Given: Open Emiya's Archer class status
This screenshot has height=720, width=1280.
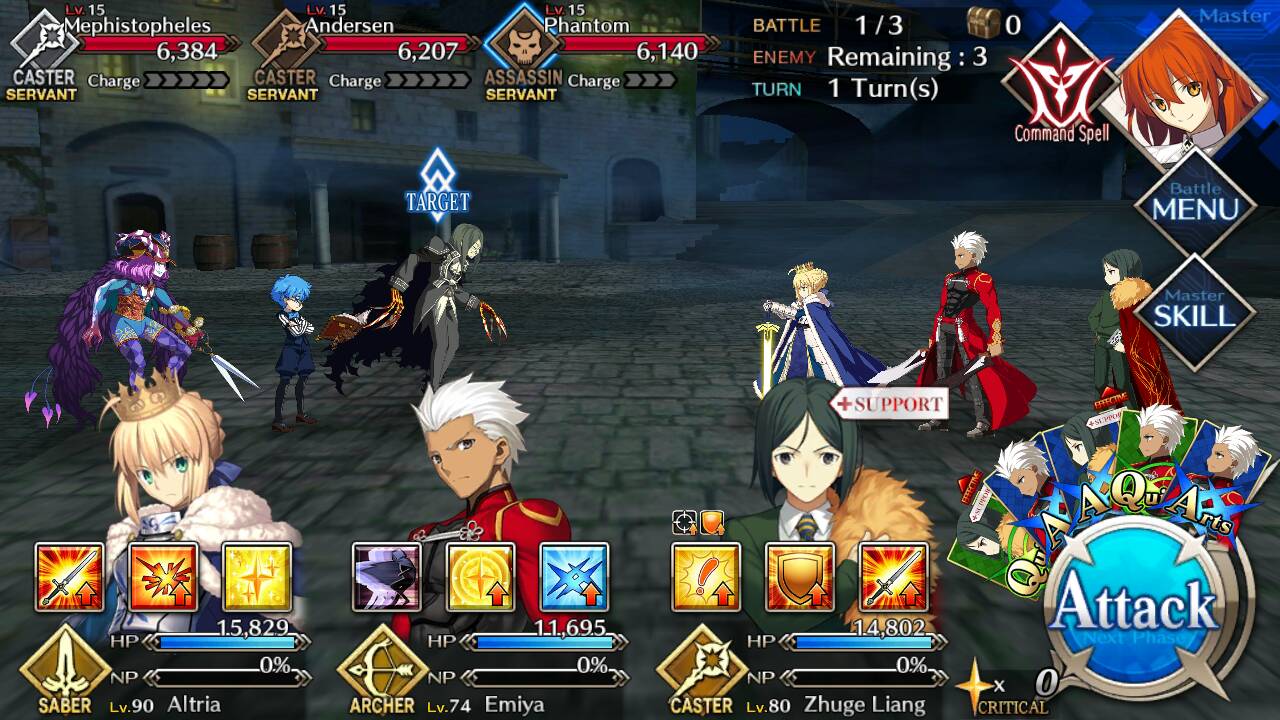Looking at the screenshot, I should pyautogui.click(x=382, y=668).
